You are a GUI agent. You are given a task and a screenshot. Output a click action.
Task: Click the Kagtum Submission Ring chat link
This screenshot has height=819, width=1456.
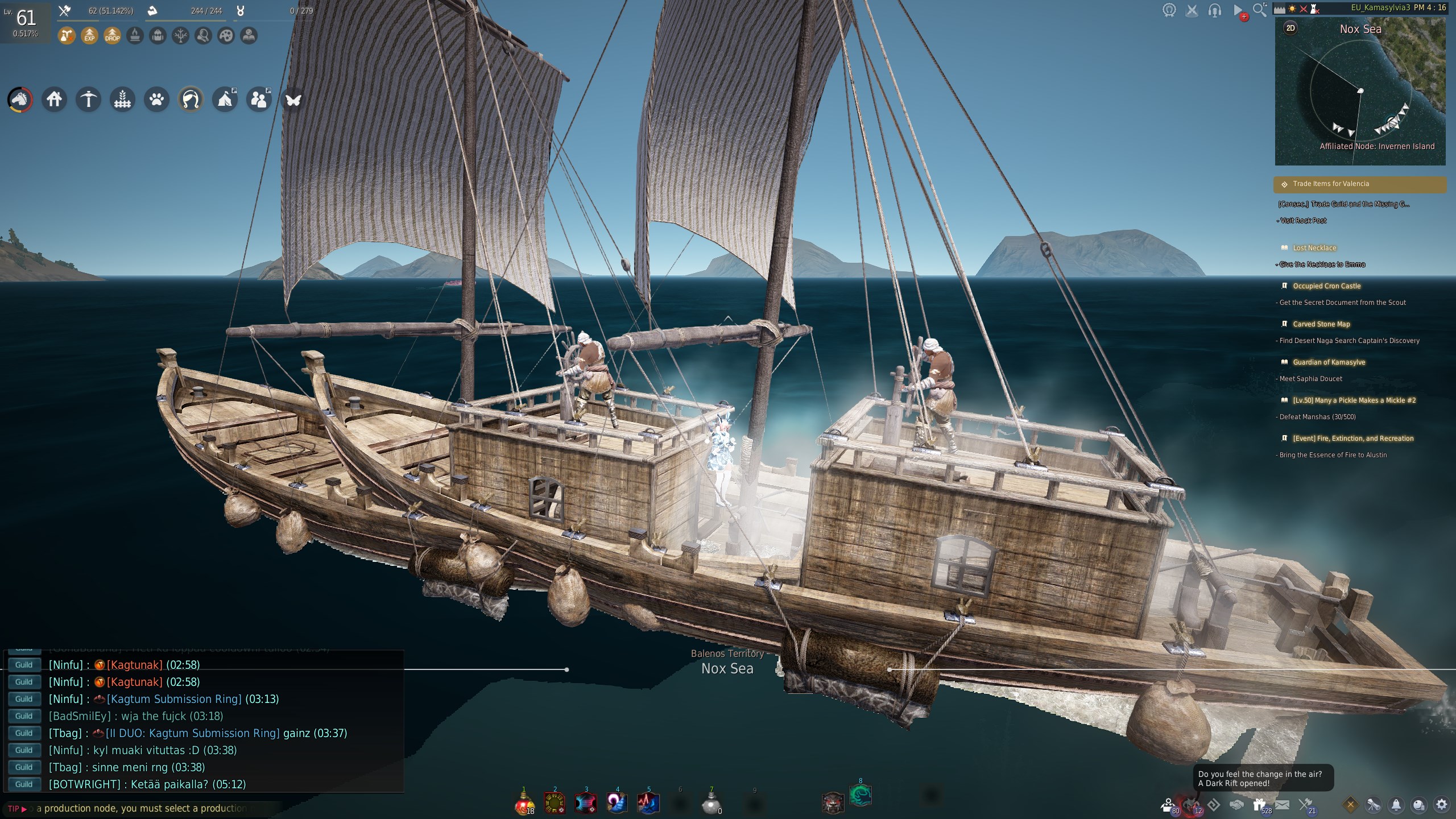pyautogui.click(x=174, y=699)
